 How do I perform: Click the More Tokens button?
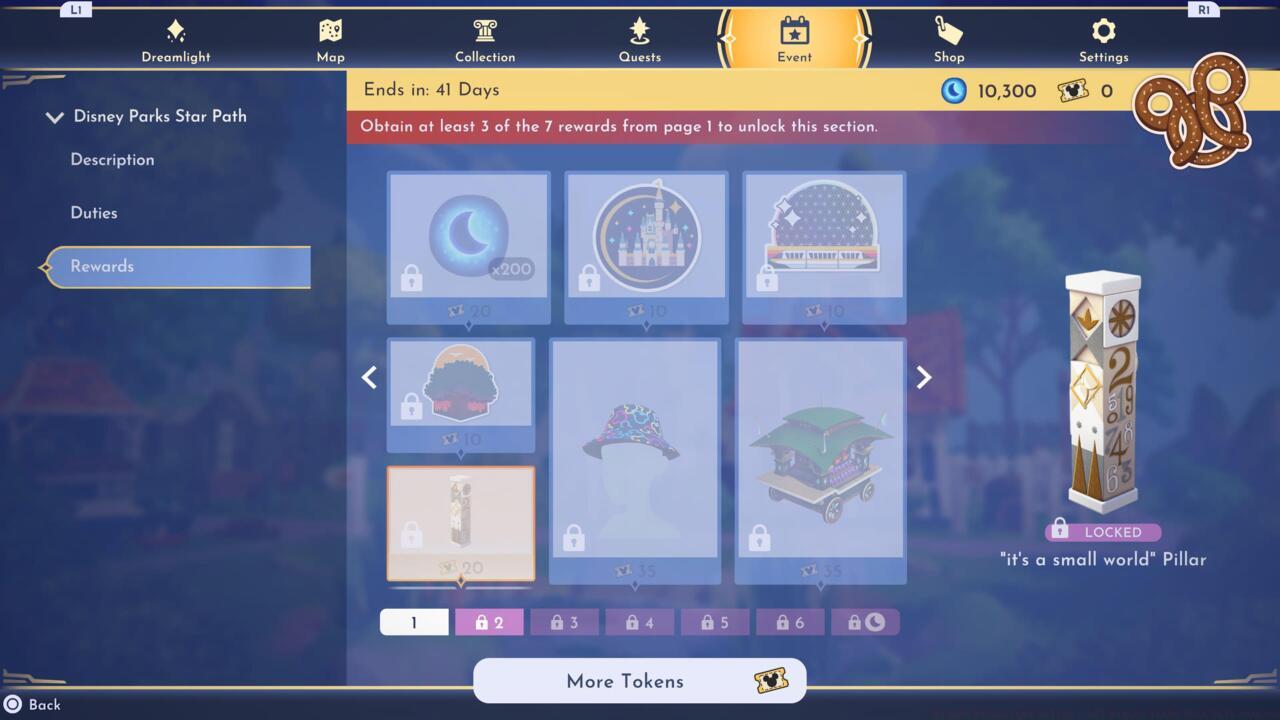click(639, 681)
